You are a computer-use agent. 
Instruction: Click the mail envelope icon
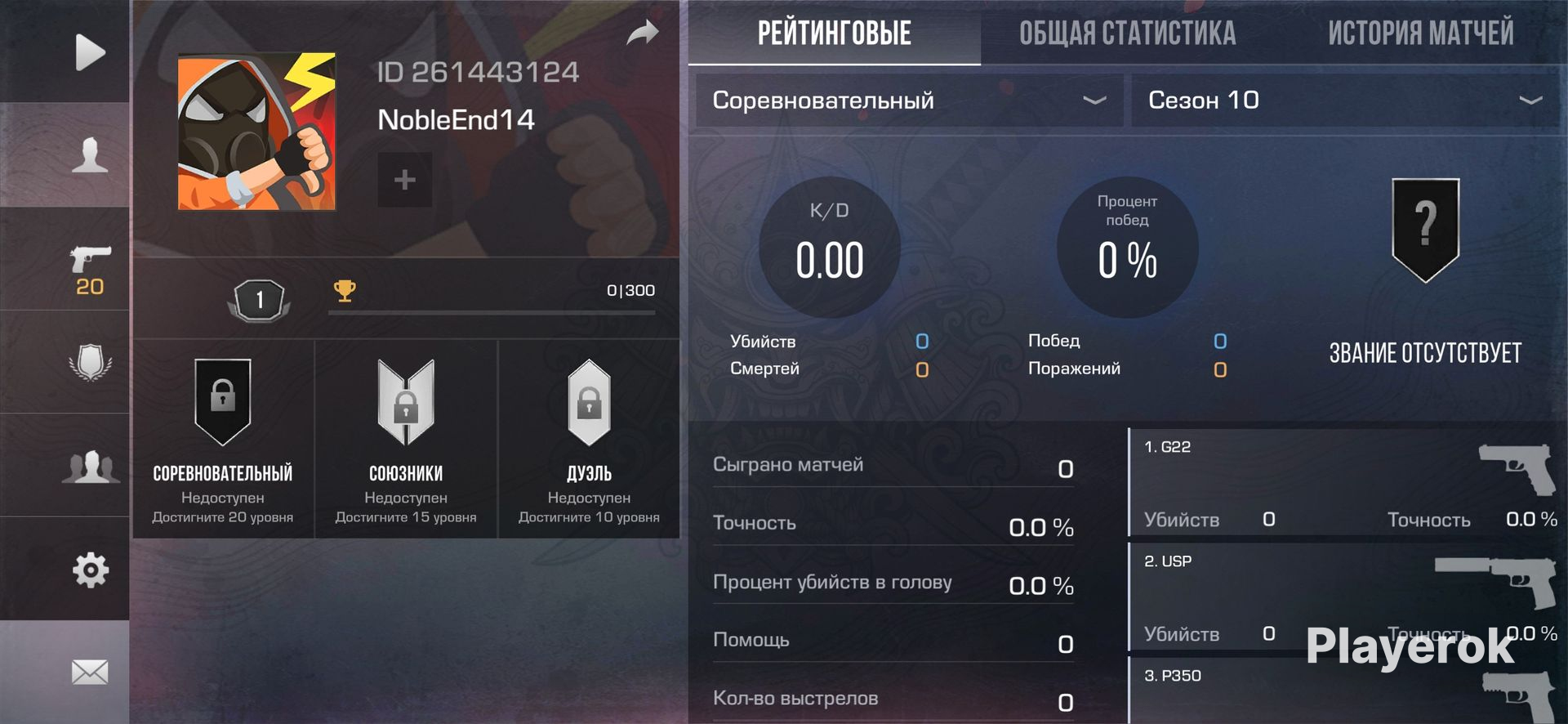(x=90, y=672)
